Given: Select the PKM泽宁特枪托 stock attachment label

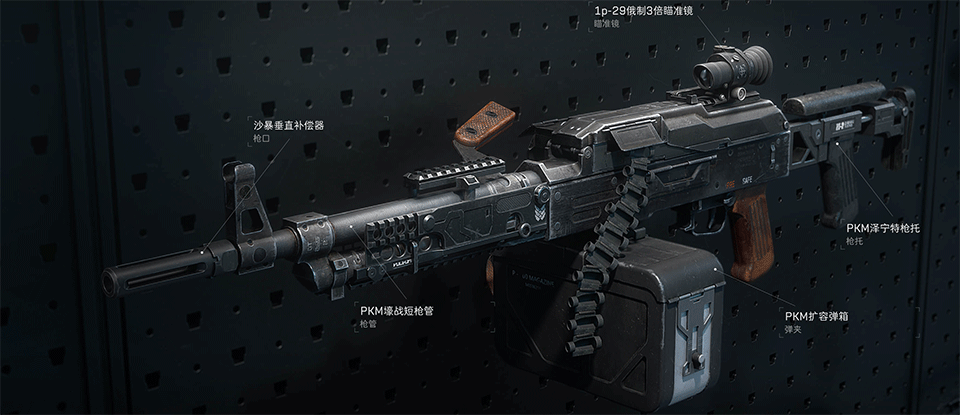Looking at the screenshot, I should pos(881,228).
